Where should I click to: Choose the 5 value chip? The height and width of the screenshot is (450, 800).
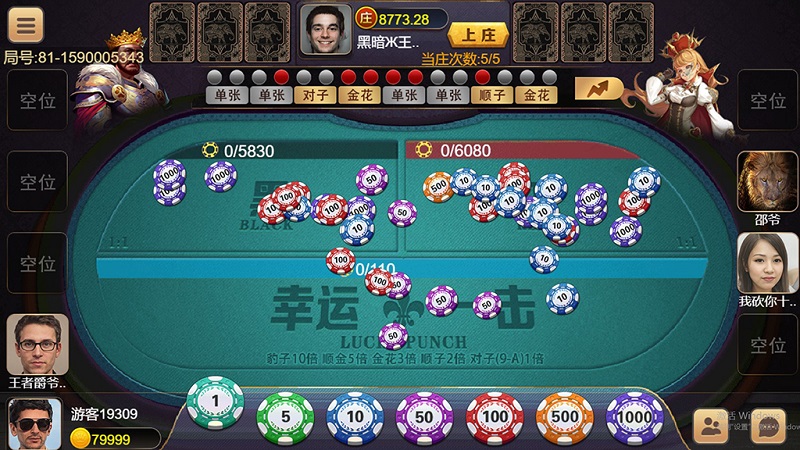pos(285,416)
